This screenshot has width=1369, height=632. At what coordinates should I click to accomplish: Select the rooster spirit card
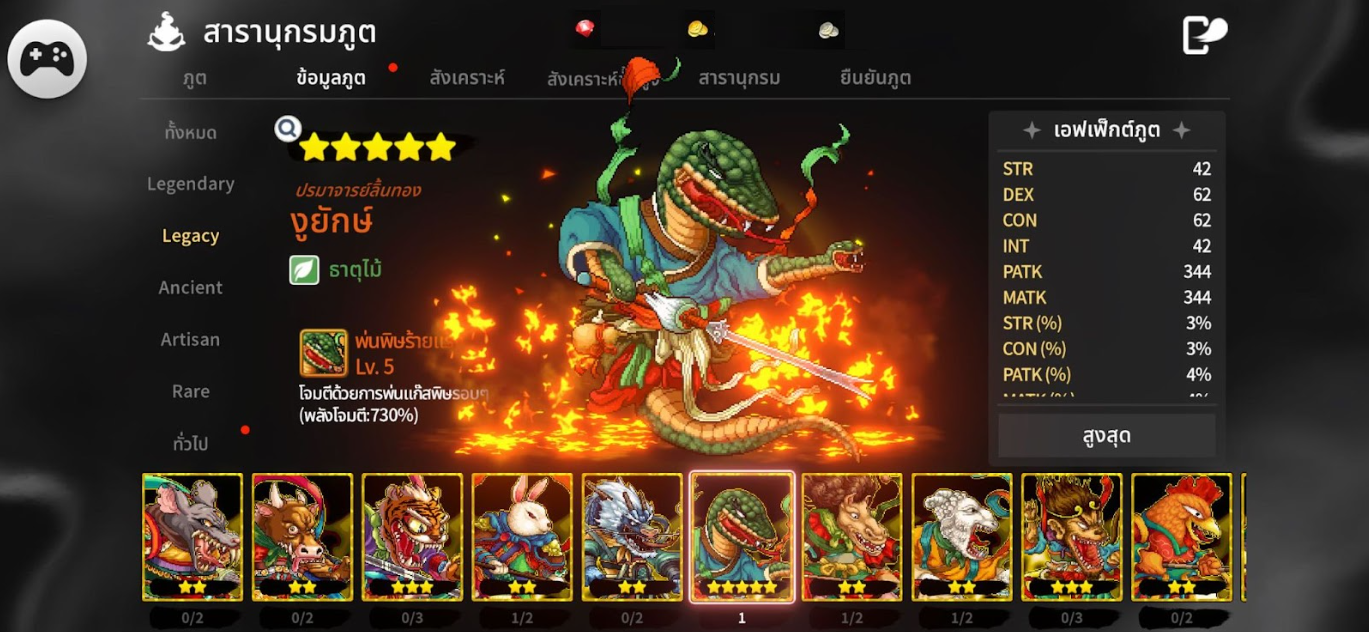pyautogui.click(x=1182, y=537)
